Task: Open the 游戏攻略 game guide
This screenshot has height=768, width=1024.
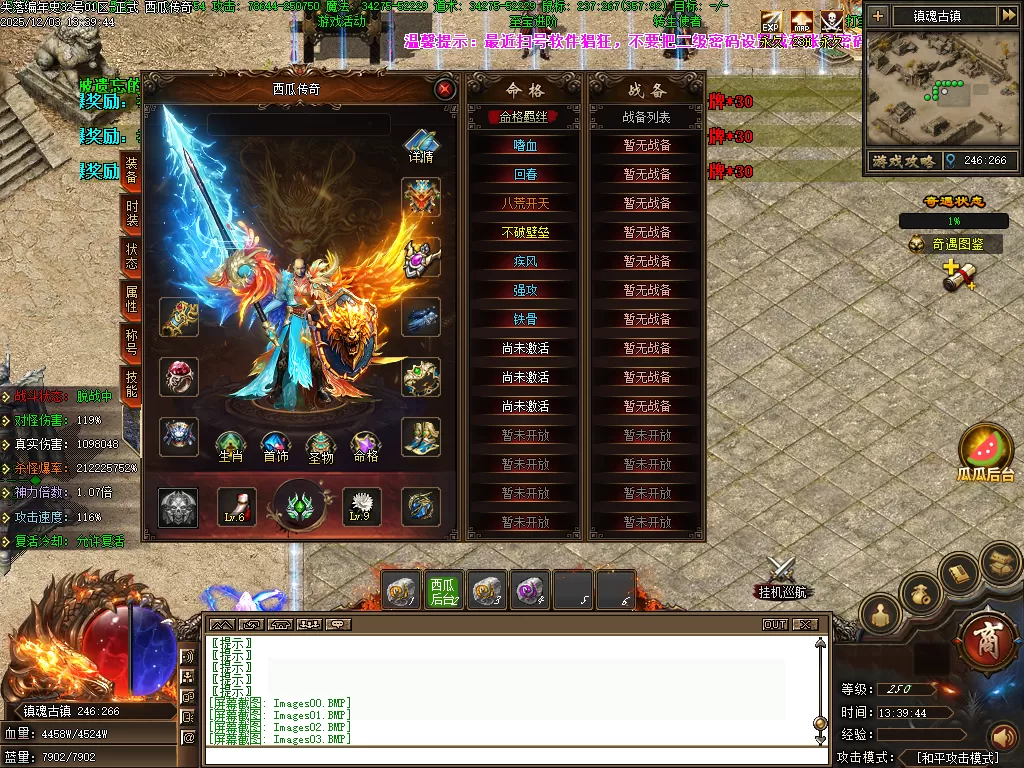Action: coord(900,160)
